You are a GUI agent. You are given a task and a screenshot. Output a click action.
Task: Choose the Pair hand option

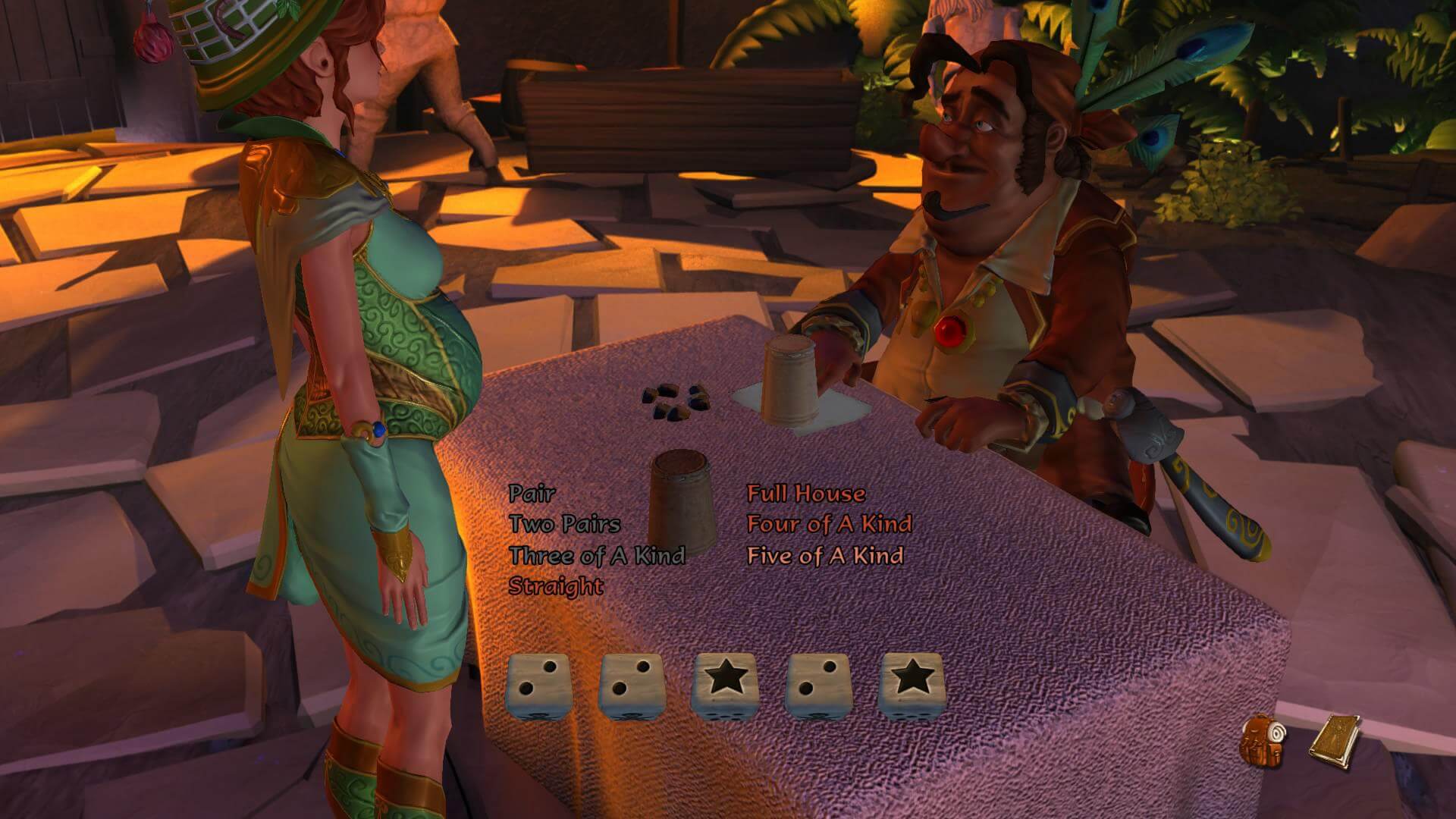coord(532,494)
